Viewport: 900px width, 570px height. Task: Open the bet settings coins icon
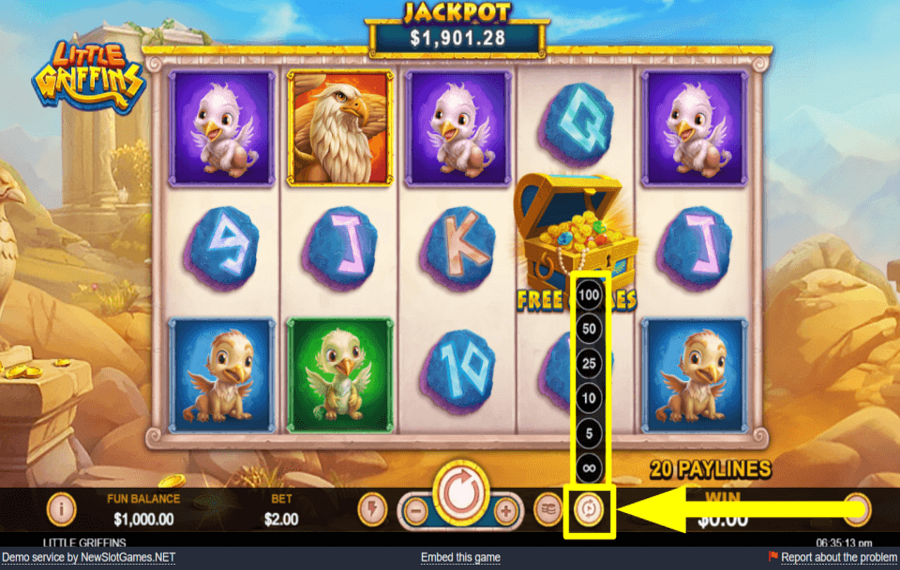pyautogui.click(x=548, y=510)
